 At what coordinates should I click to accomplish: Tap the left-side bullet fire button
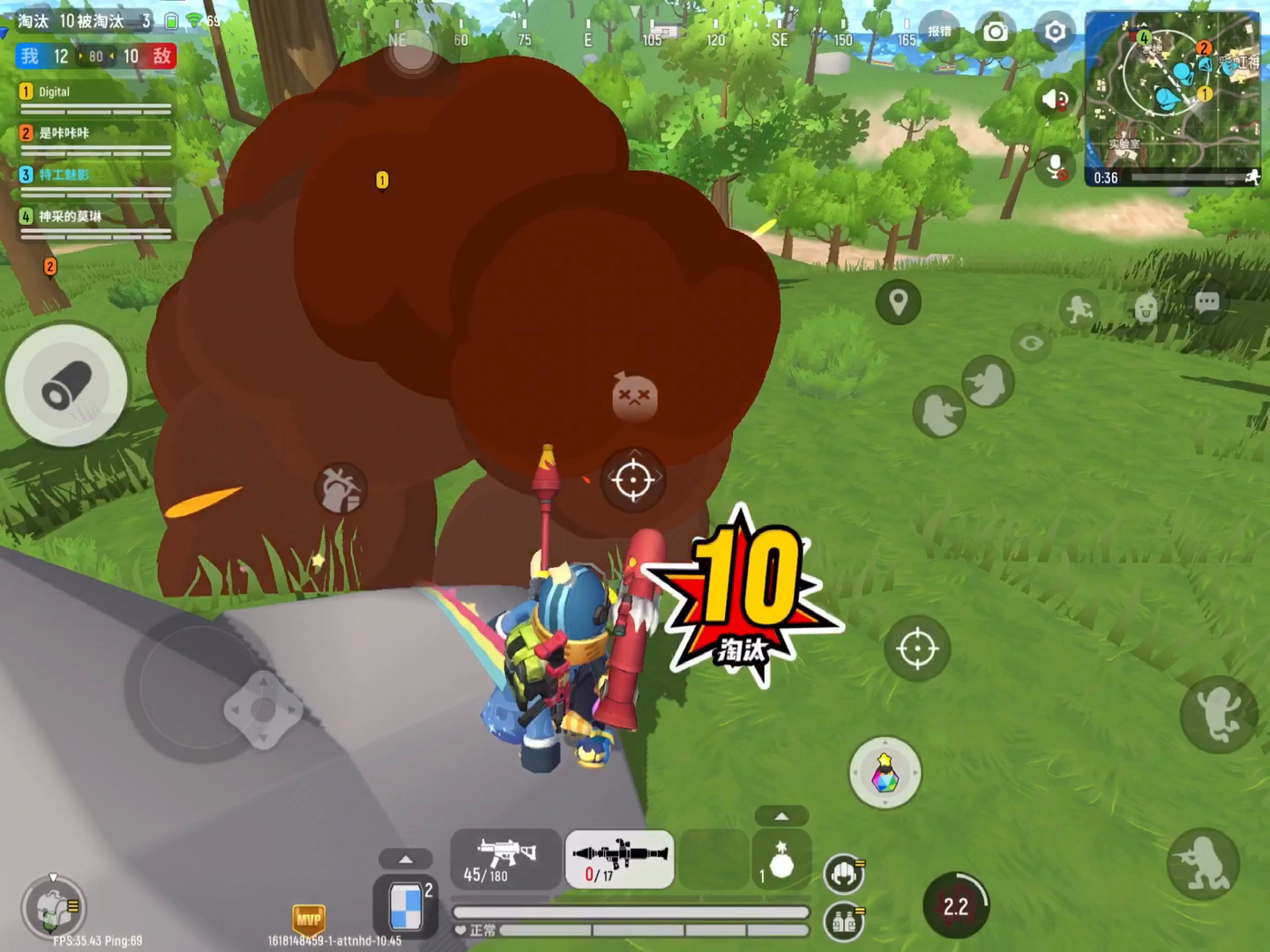pyautogui.click(x=66, y=386)
